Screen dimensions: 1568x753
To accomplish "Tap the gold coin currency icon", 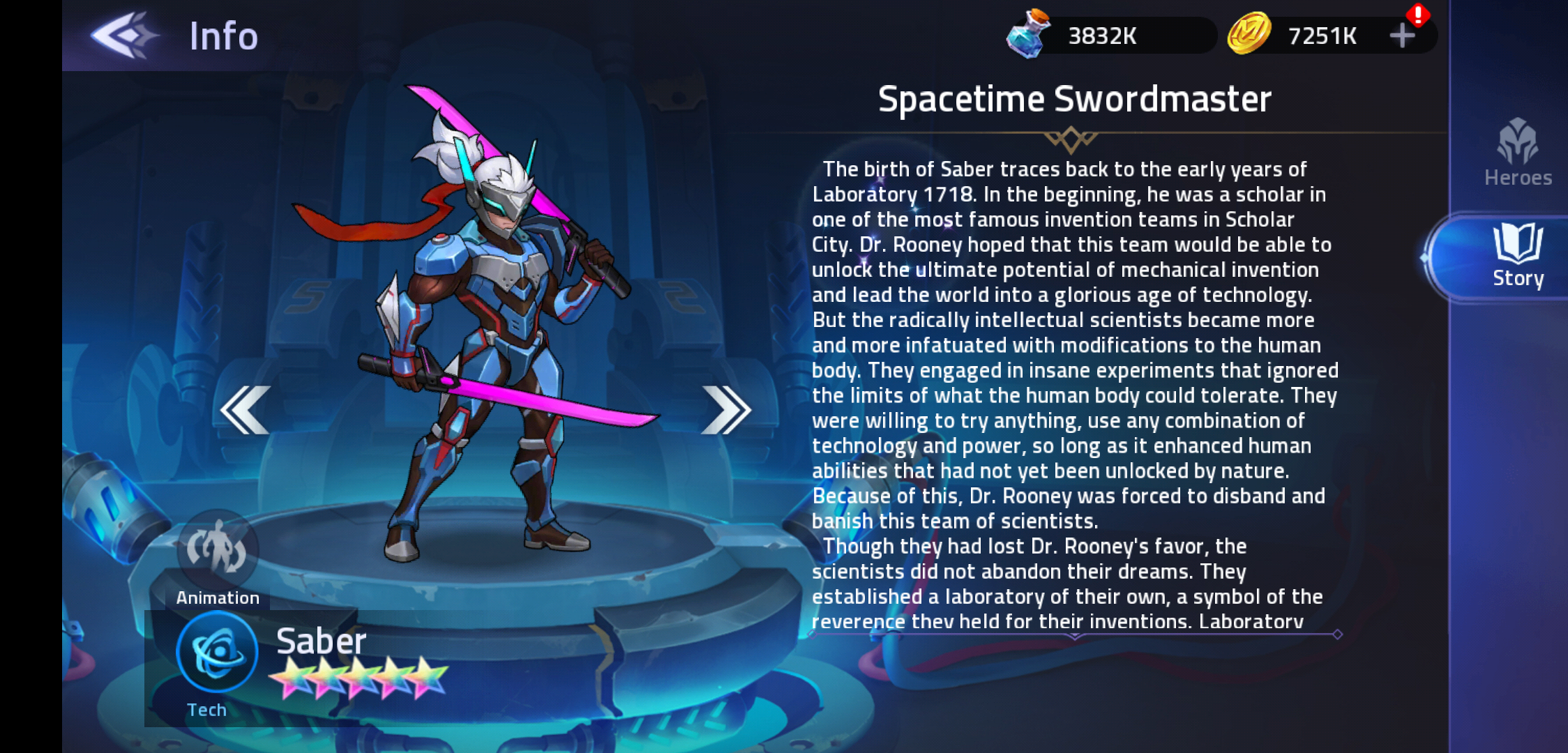I will tap(1249, 33).
